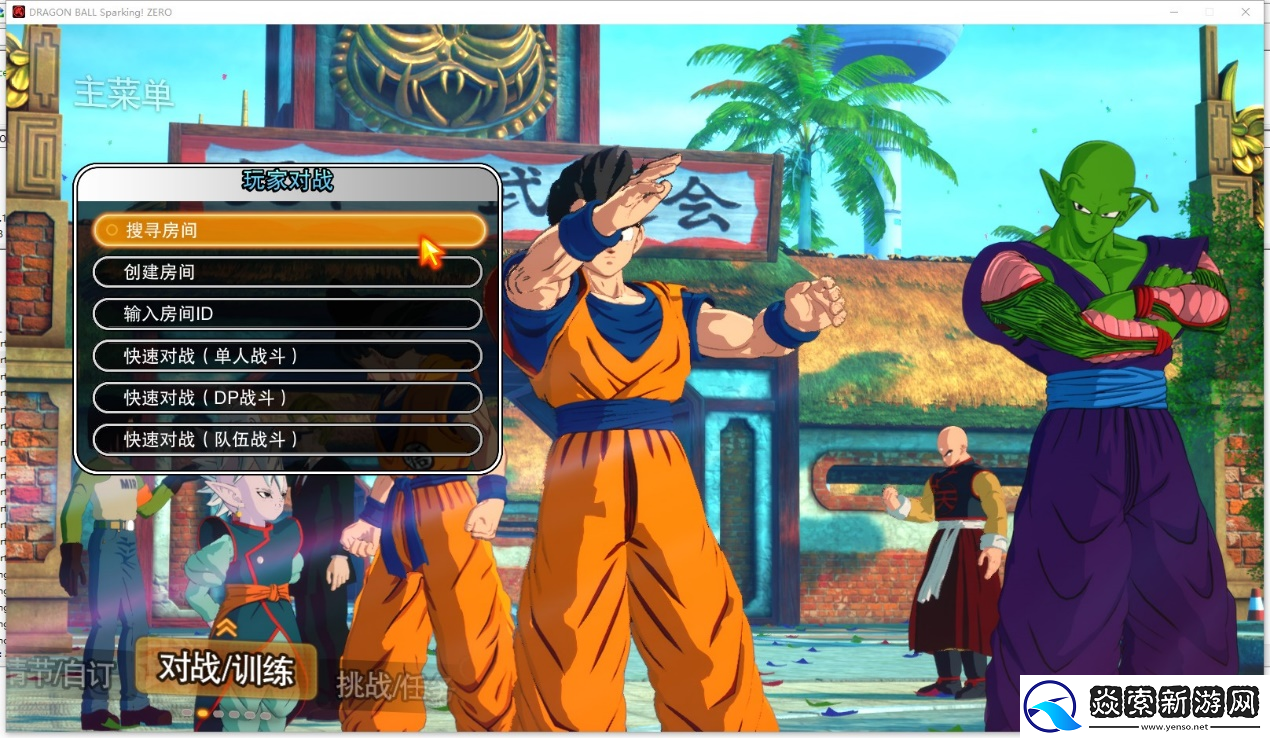The image size is (1270, 738).
Task: Select the 搜寻房间 menu entry
Action: [x=288, y=230]
